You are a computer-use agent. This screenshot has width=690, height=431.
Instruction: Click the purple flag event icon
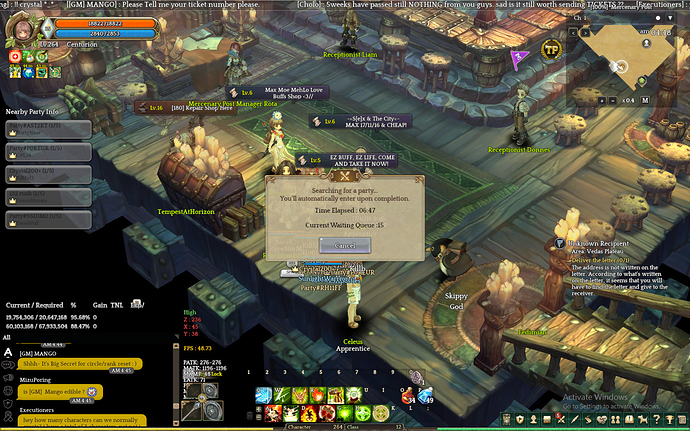(518, 58)
